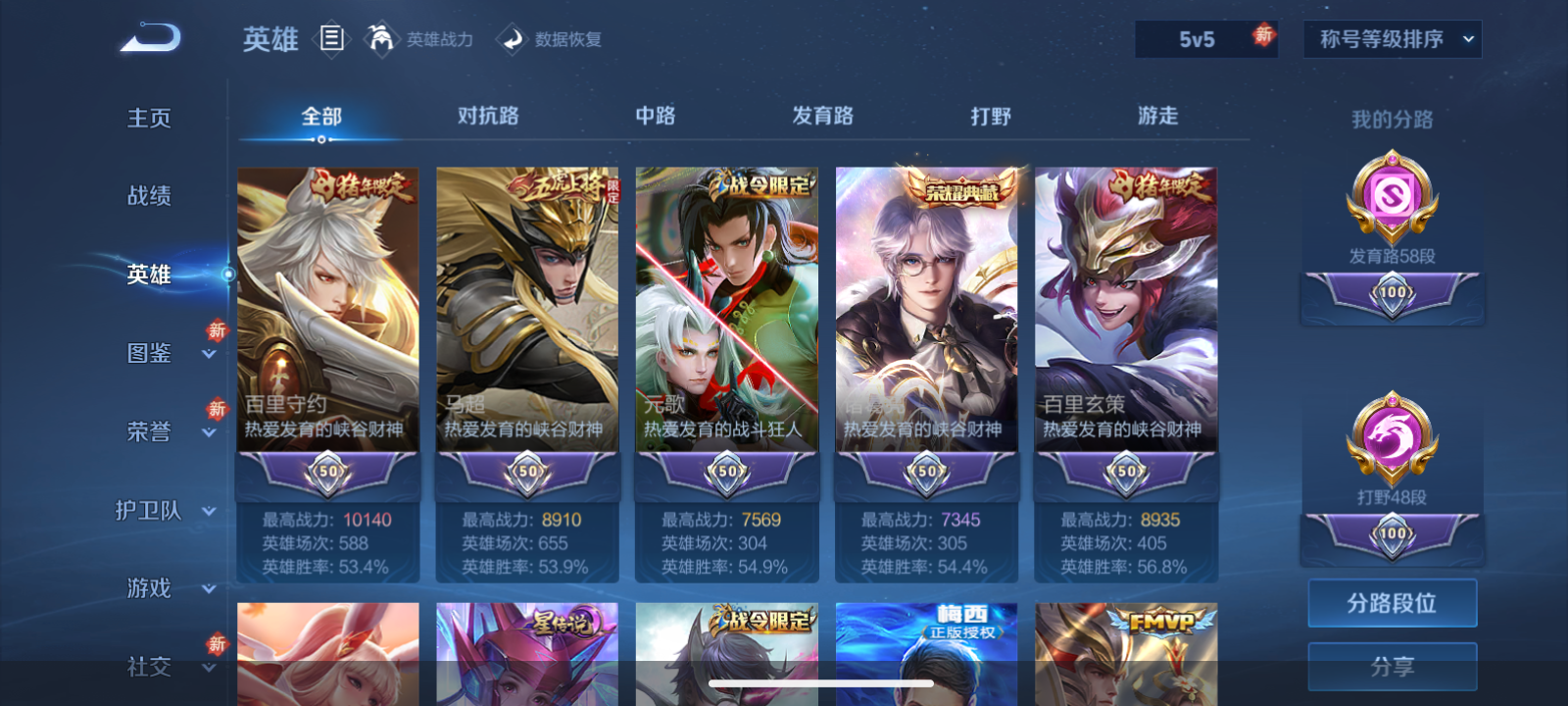
Task: Tap the back arrow in the top left
Action: [x=149, y=35]
